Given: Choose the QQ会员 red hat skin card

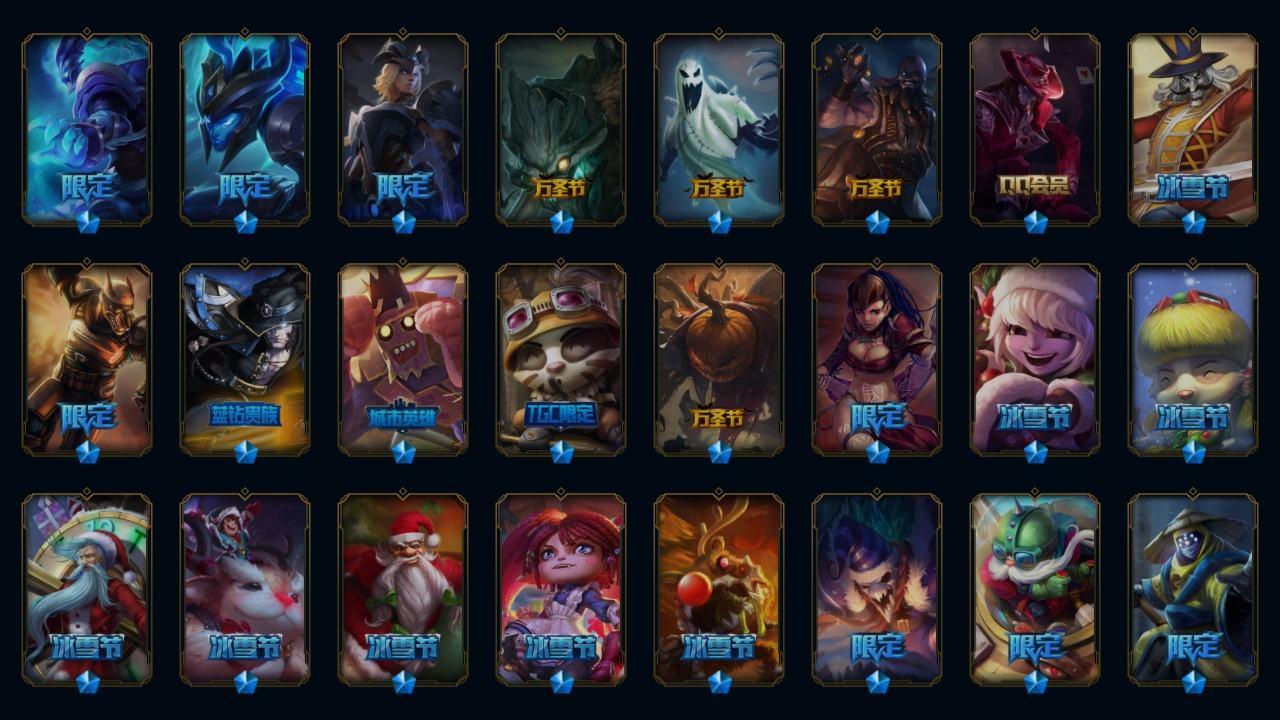Looking at the screenshot, I should 1035,128.
